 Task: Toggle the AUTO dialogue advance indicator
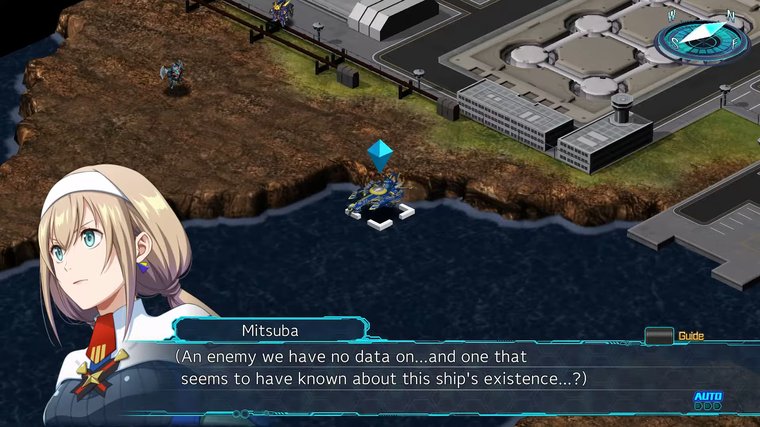707,399
